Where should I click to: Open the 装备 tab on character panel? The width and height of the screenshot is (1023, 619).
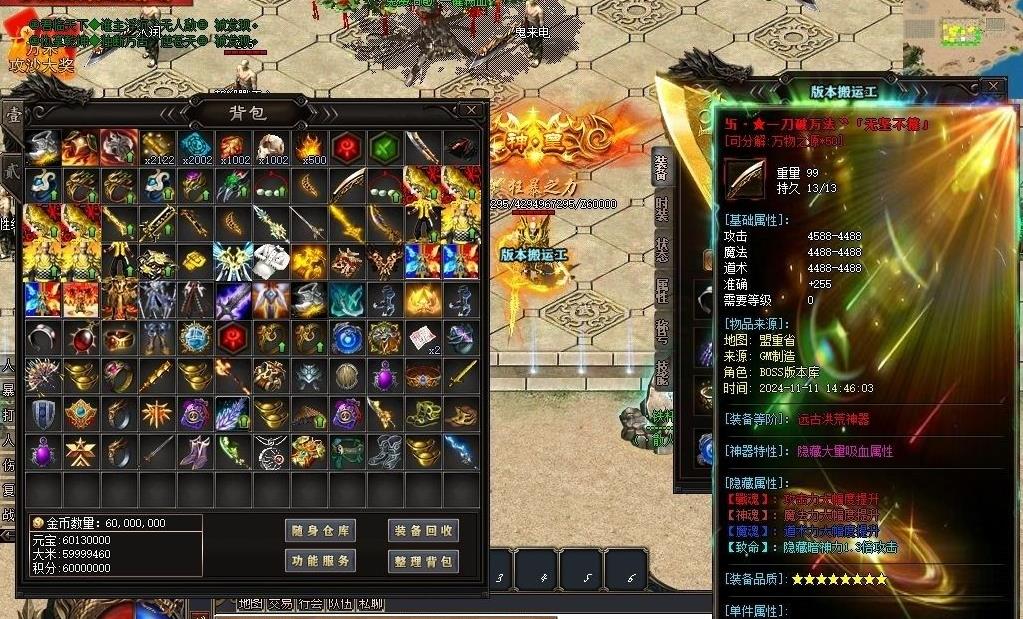[x=661, y=168]
